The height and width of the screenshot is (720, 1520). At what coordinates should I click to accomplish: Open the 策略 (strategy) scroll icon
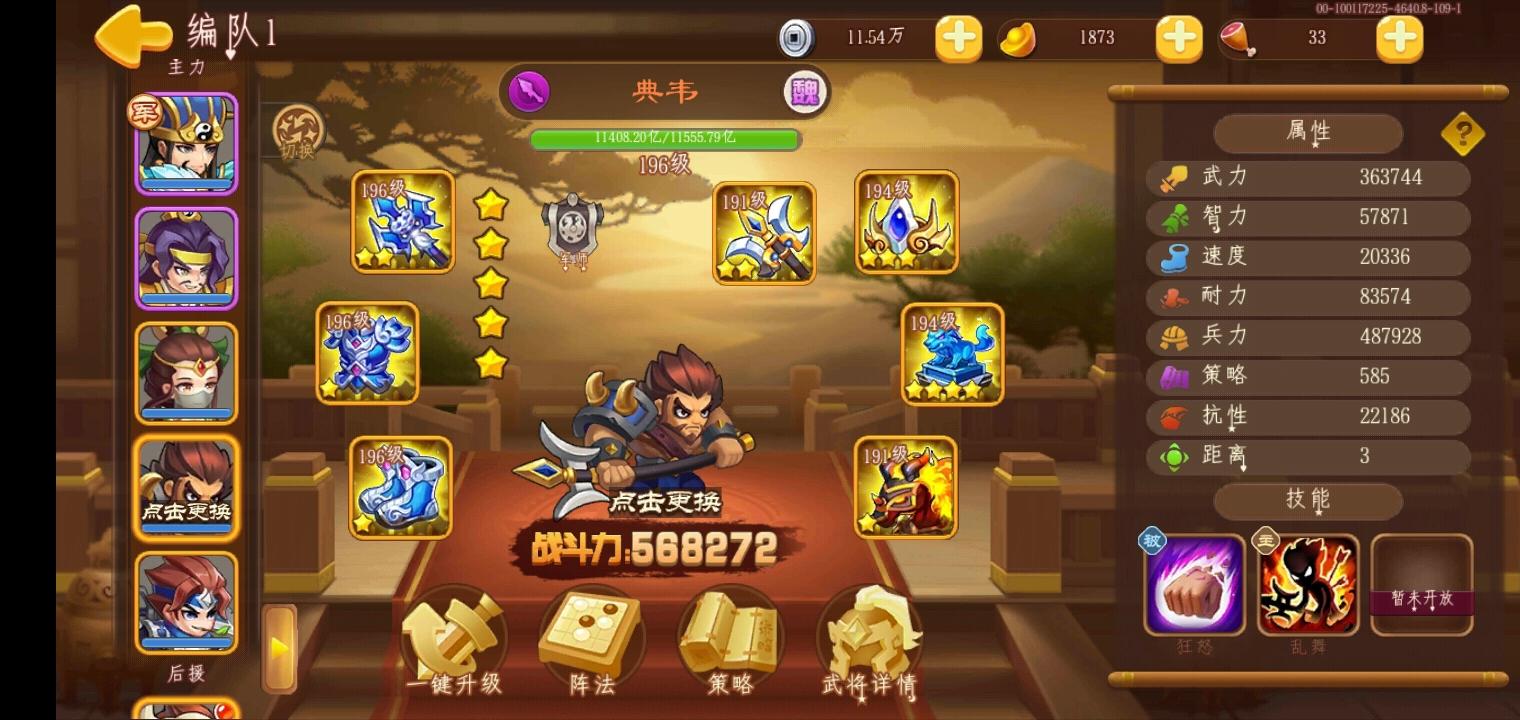[728, 640]
